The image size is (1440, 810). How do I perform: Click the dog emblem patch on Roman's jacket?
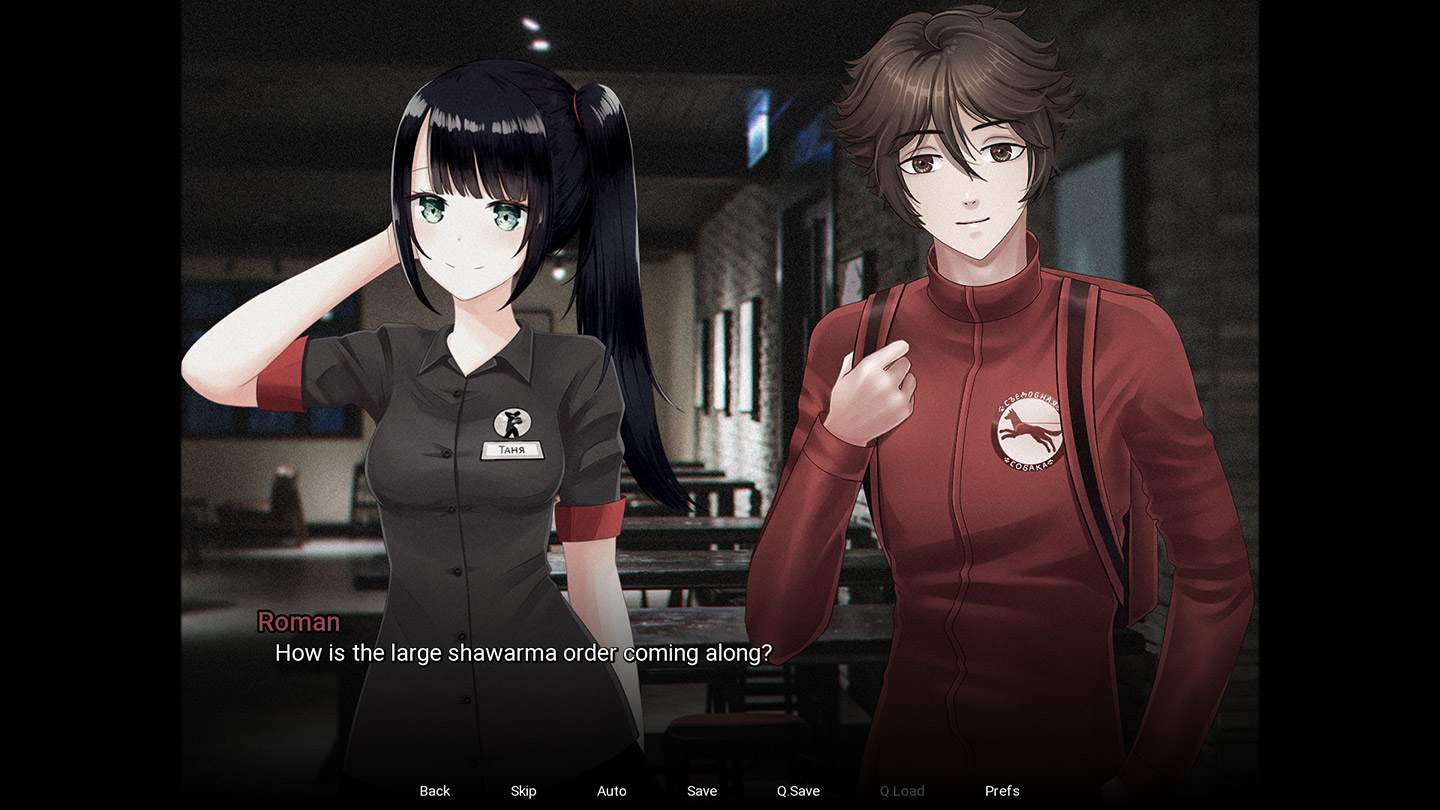tap(1028, 430)
